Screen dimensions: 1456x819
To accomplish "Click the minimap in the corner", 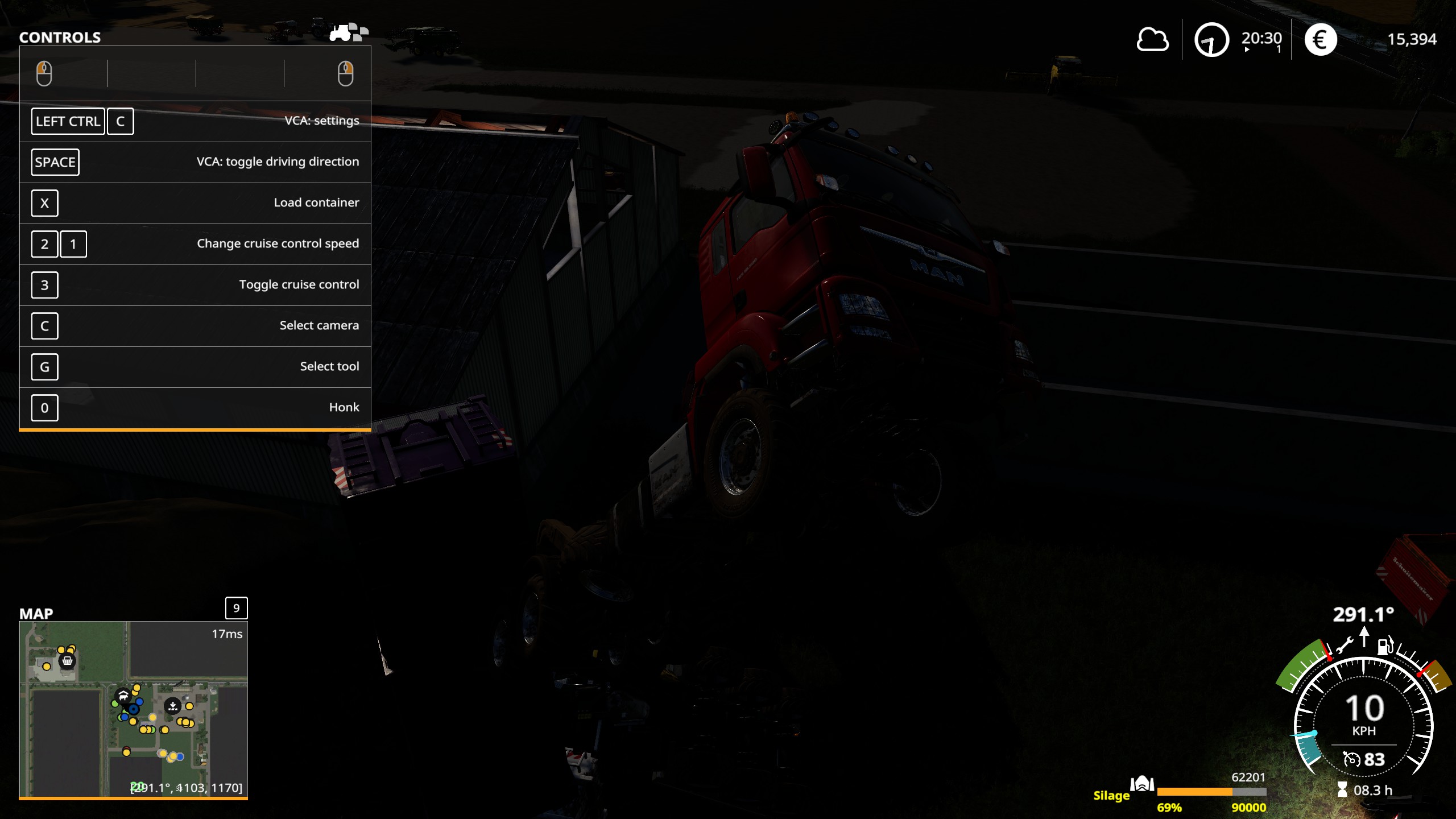I will point(133,709).
